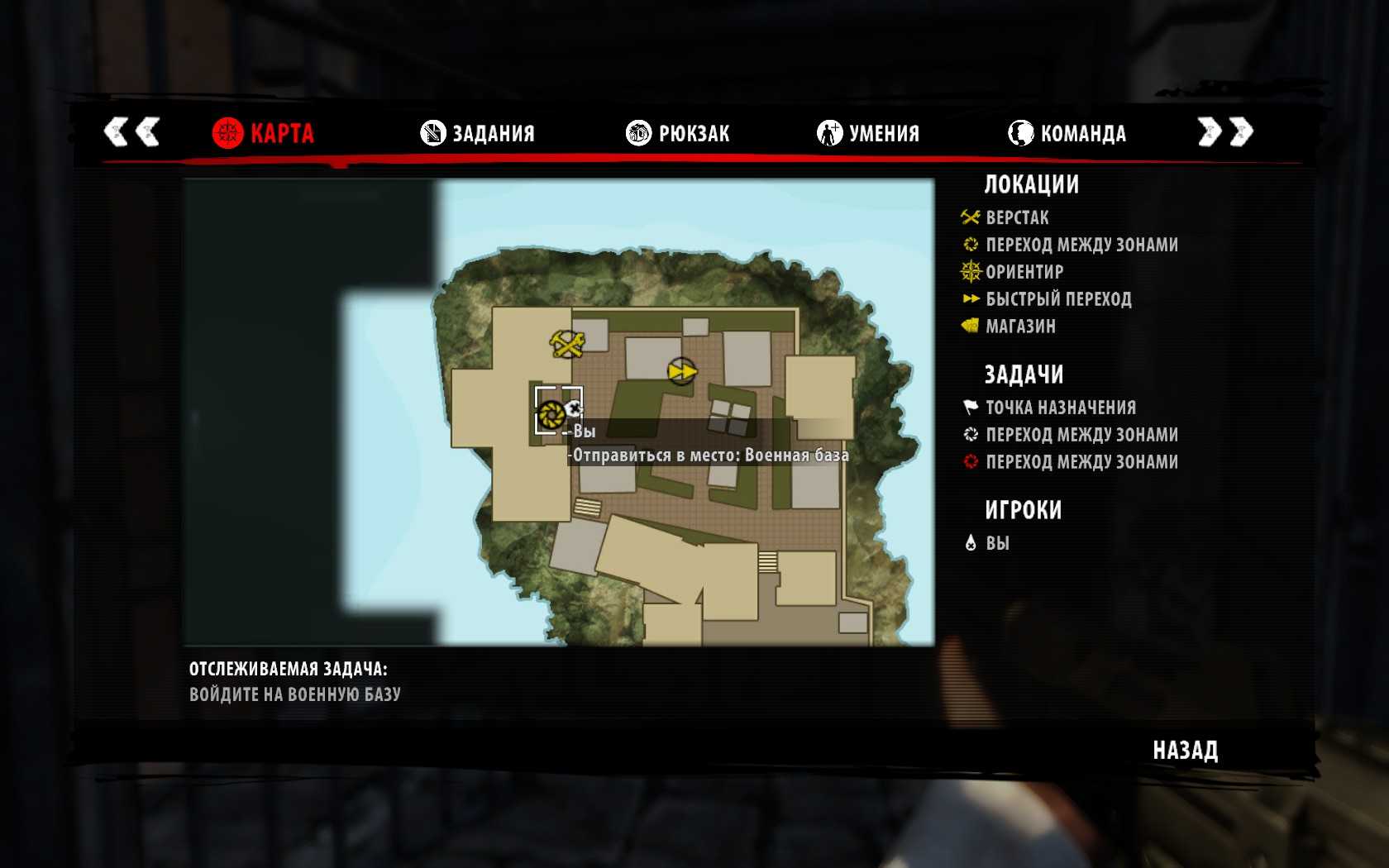The height and width of the screenshot is (868, 1389).
Task: Click the zone transition marker on the map
Action: click(551, 413)
